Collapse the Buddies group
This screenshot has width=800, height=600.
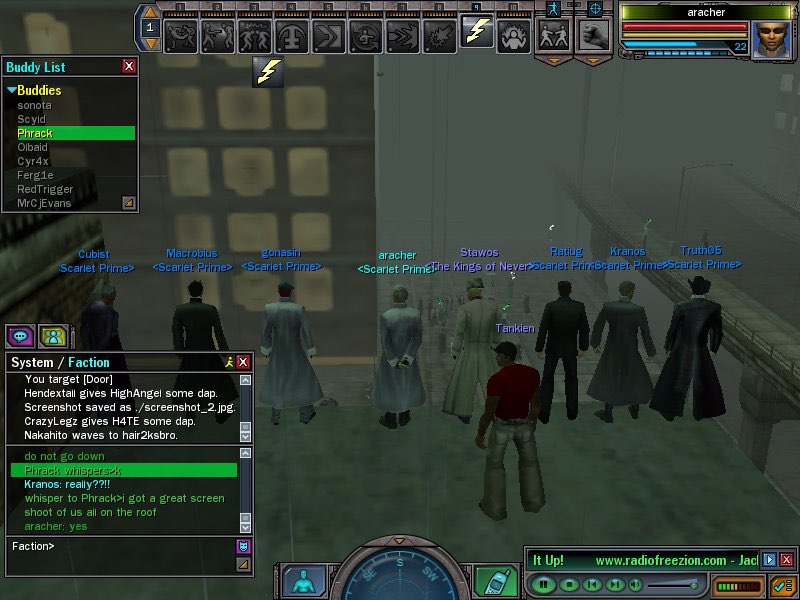click(x=12, y=91)
